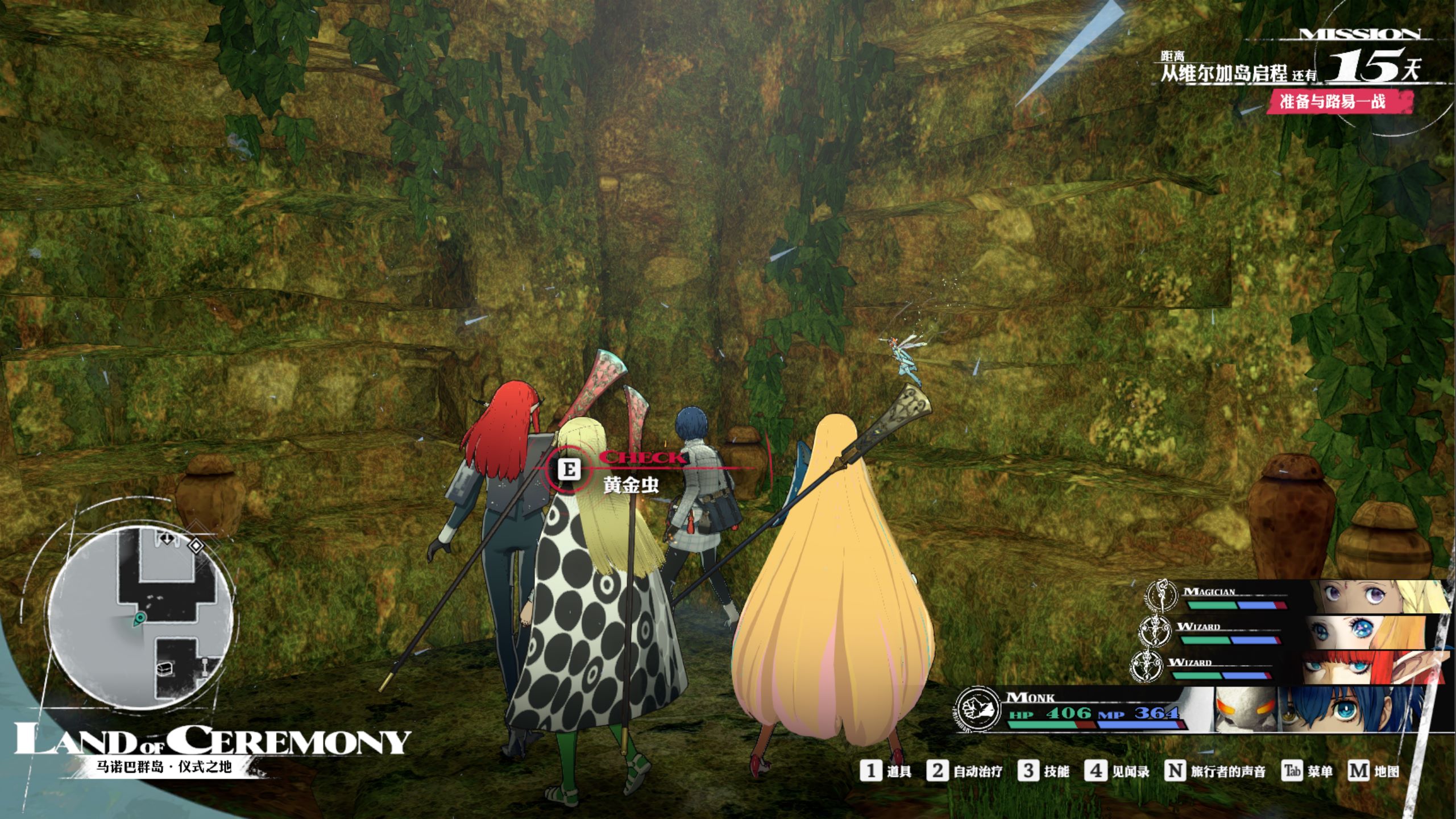This screenshot has height=819, width=1456.
Task: Open 旅行者的声音 traveler's voice
Action: click(x=1216, y=771)
